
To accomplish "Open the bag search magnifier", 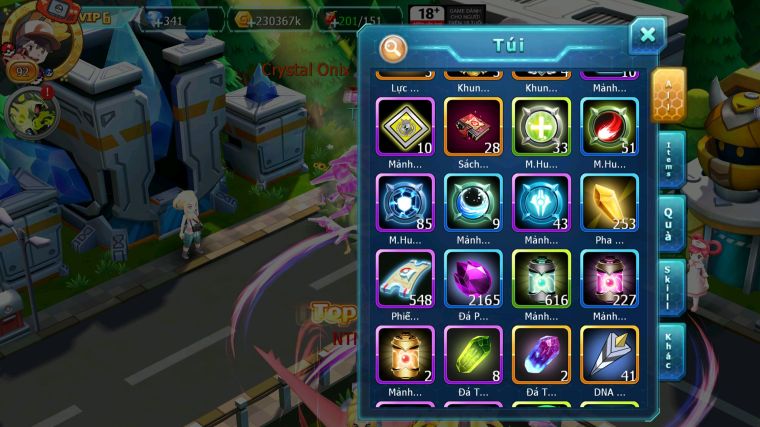I will [394, 47].
